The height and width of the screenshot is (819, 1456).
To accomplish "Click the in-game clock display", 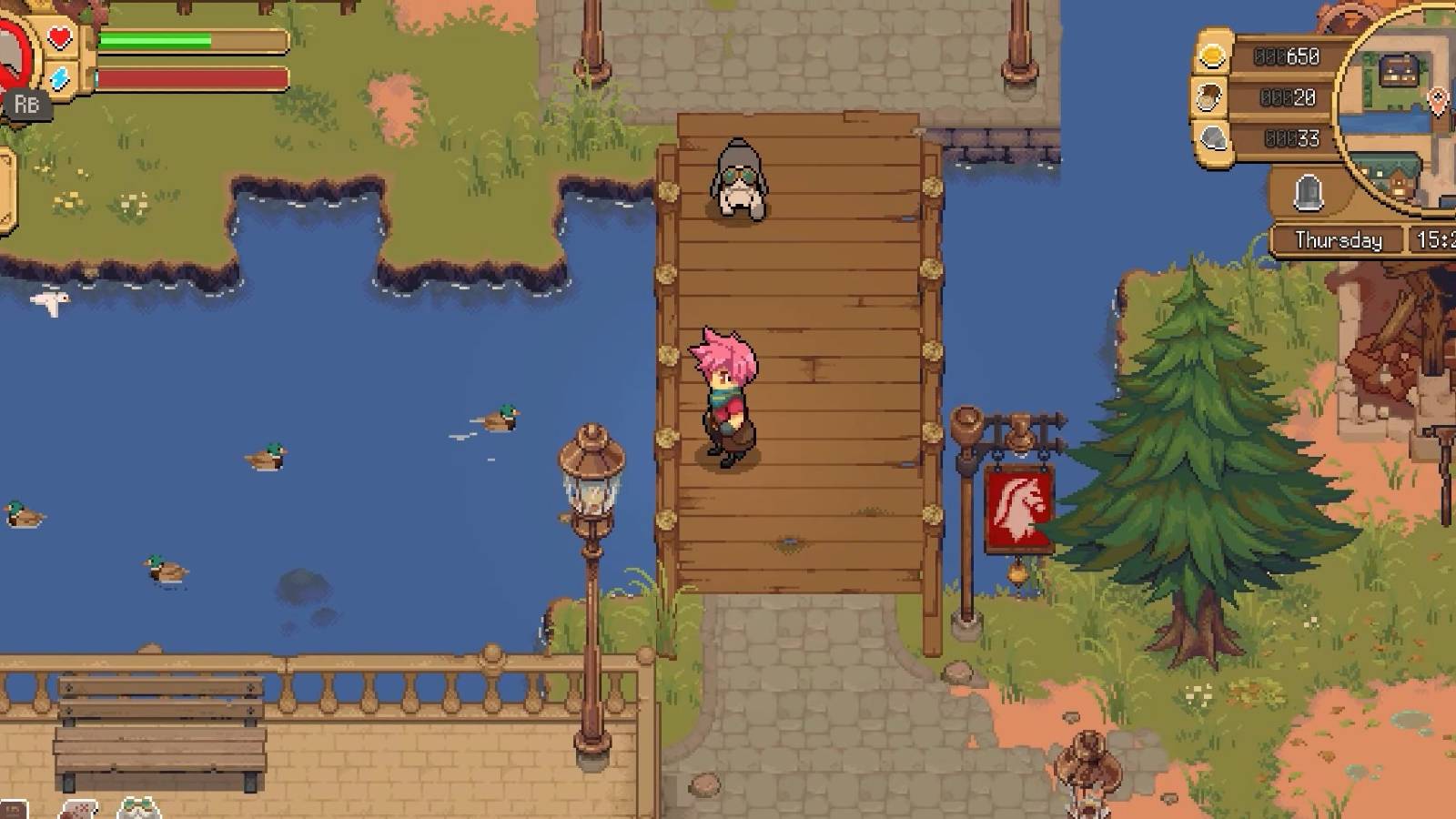I will click(x=1435, y=239).
